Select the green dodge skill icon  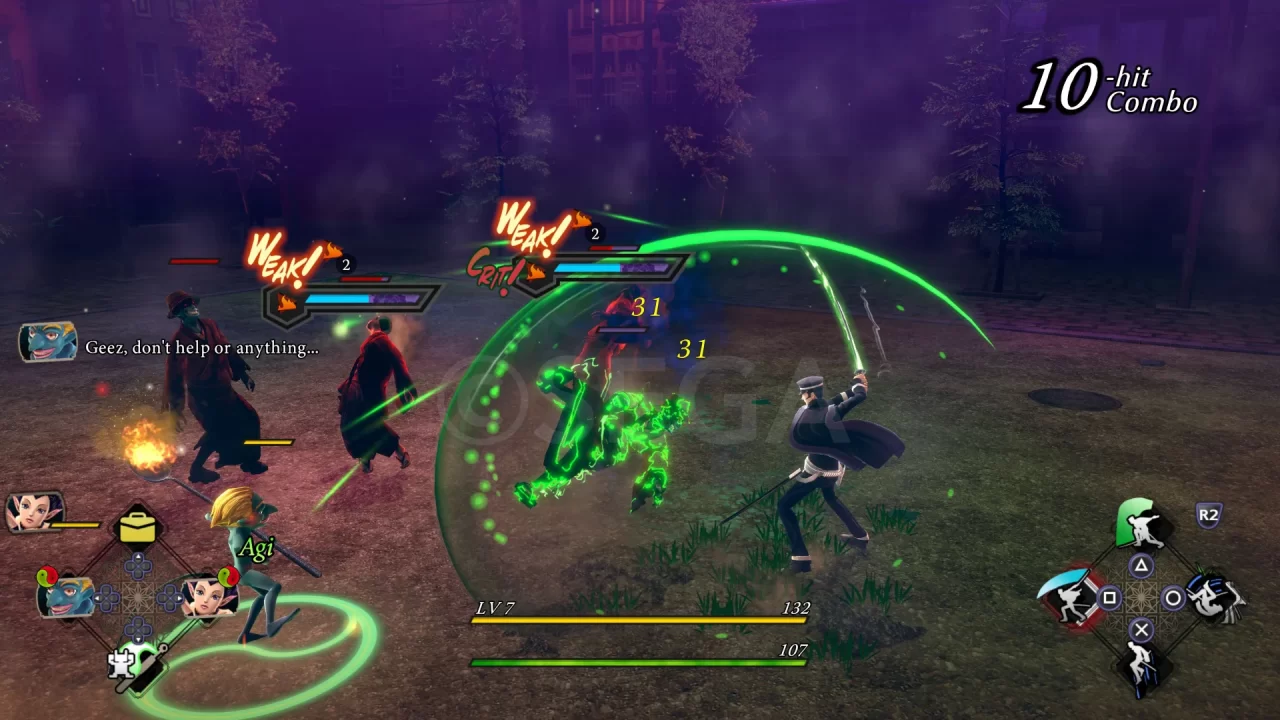click(1137, 523)
